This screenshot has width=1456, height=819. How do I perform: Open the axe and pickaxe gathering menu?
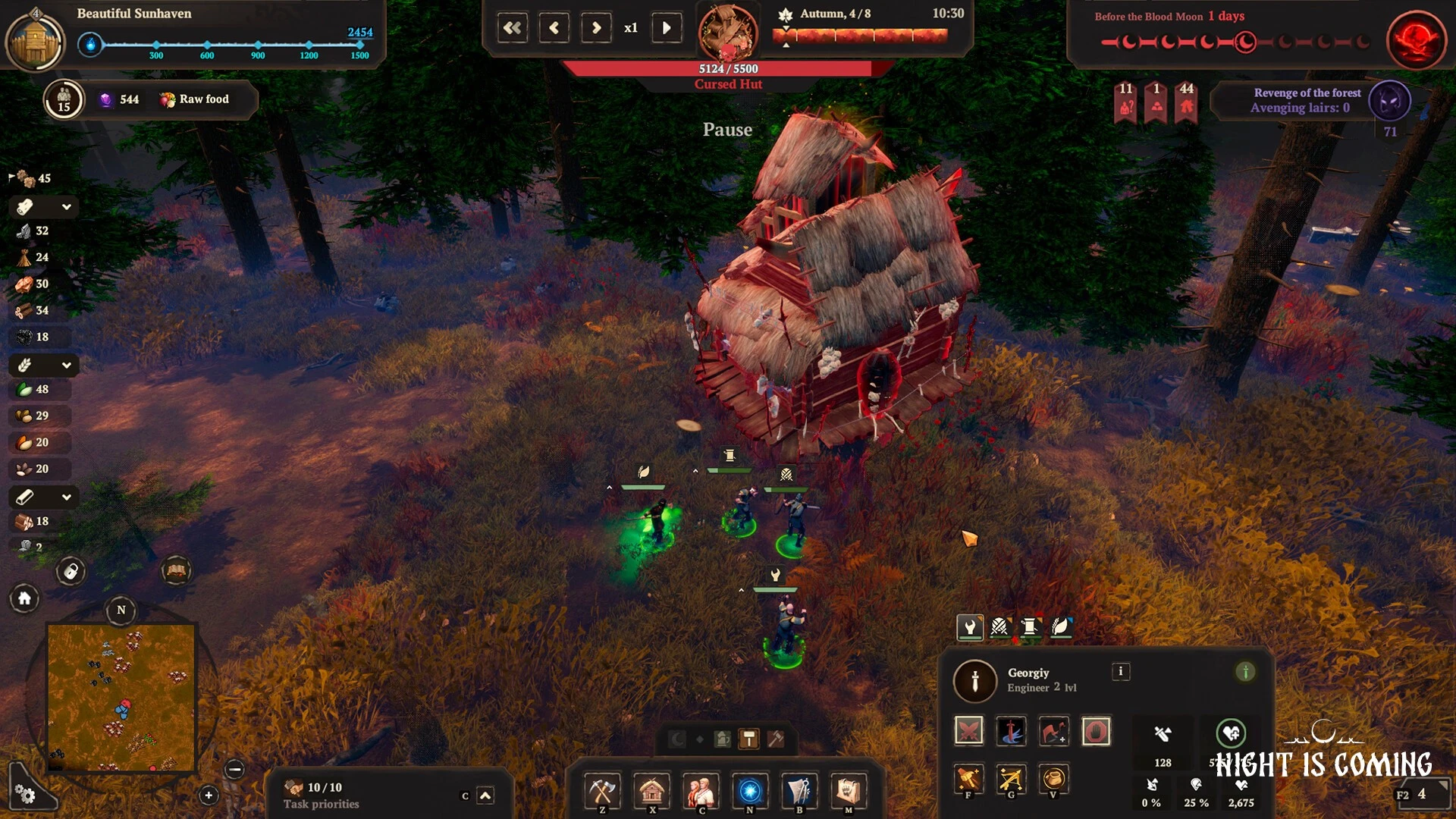602,791
